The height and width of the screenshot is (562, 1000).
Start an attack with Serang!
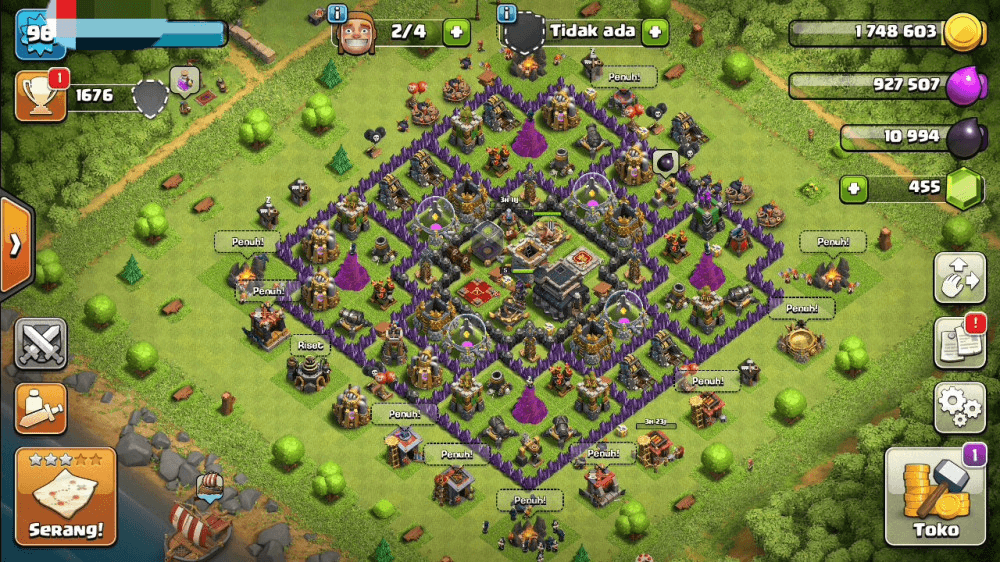65,497
